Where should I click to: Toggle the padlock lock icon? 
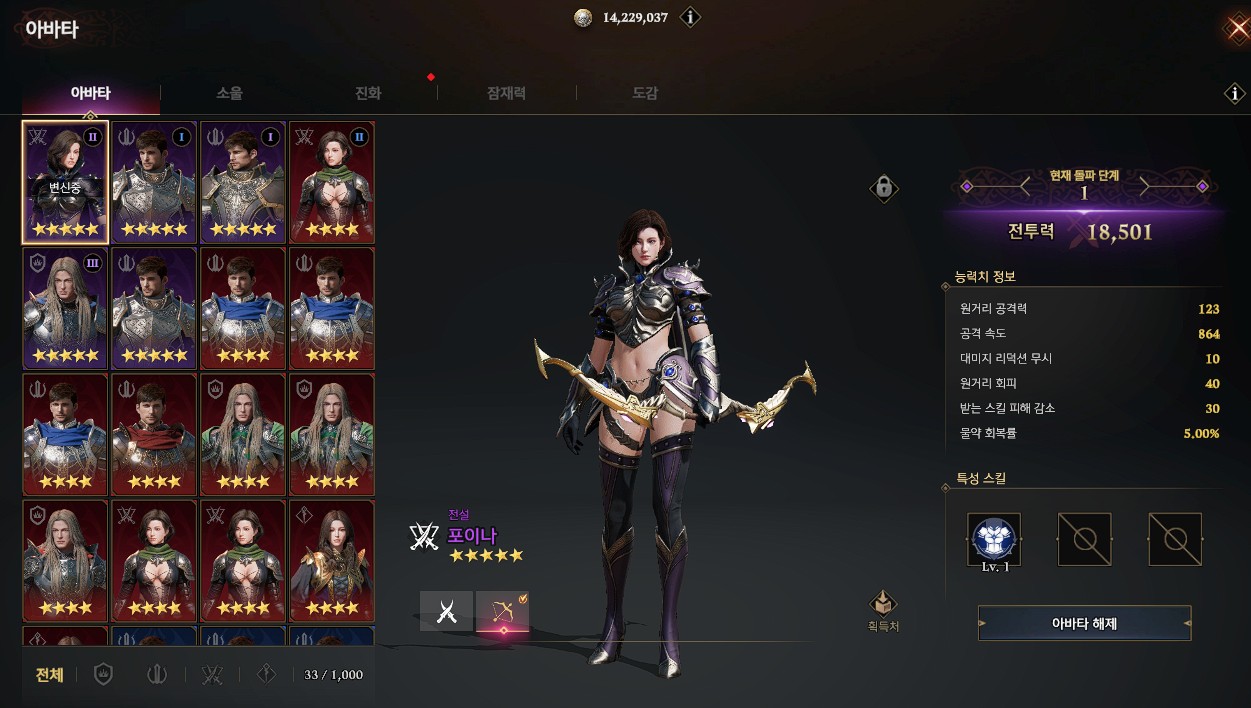[883, 187]
